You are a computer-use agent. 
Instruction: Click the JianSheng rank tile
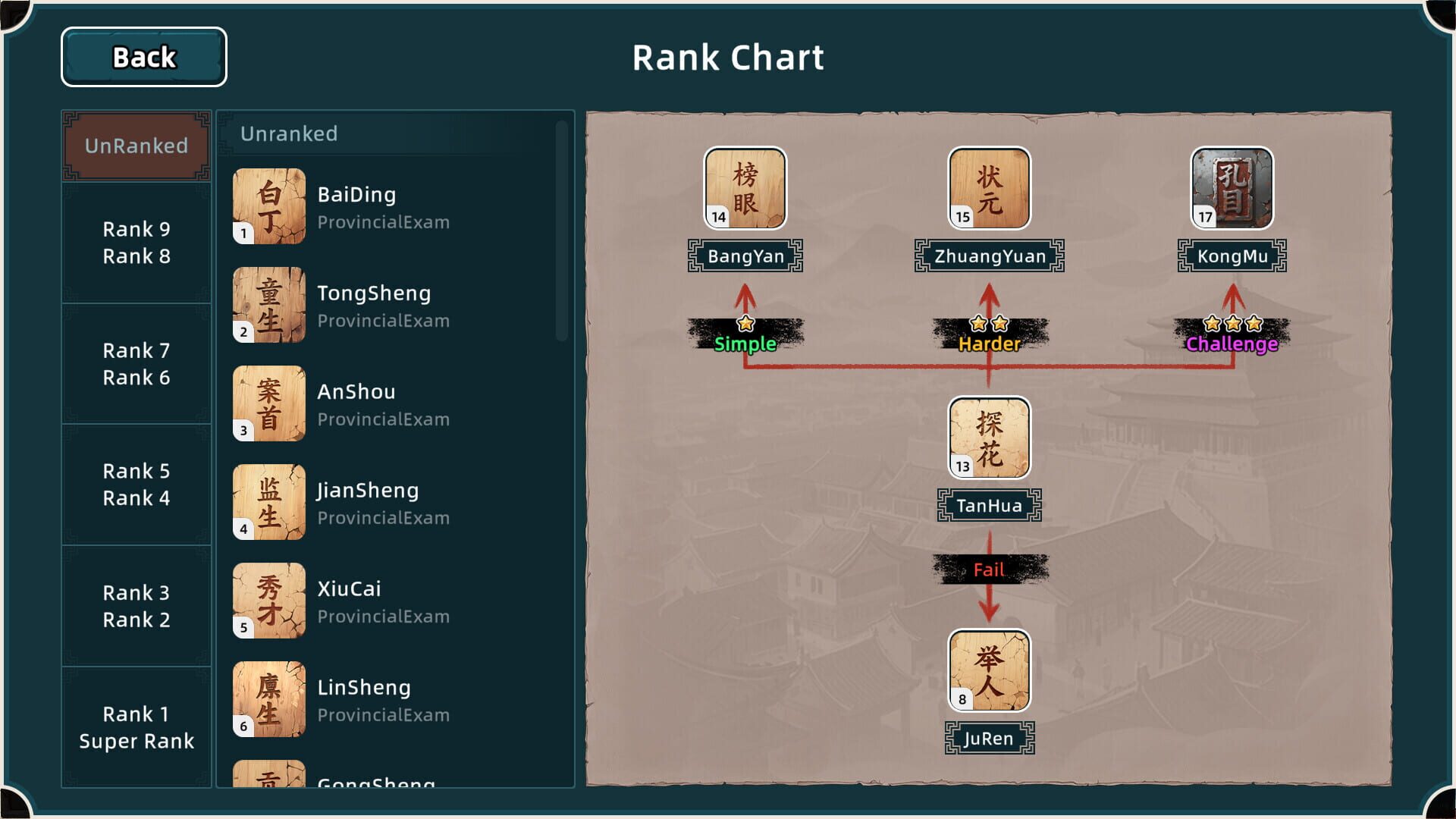pos(268,502)
